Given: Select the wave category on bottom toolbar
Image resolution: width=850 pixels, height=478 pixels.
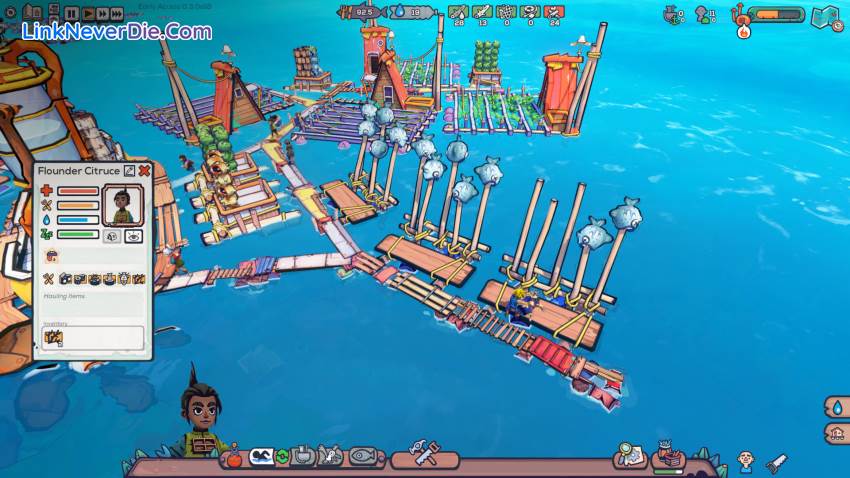Looking at the screenshot, I should (262, 457).
